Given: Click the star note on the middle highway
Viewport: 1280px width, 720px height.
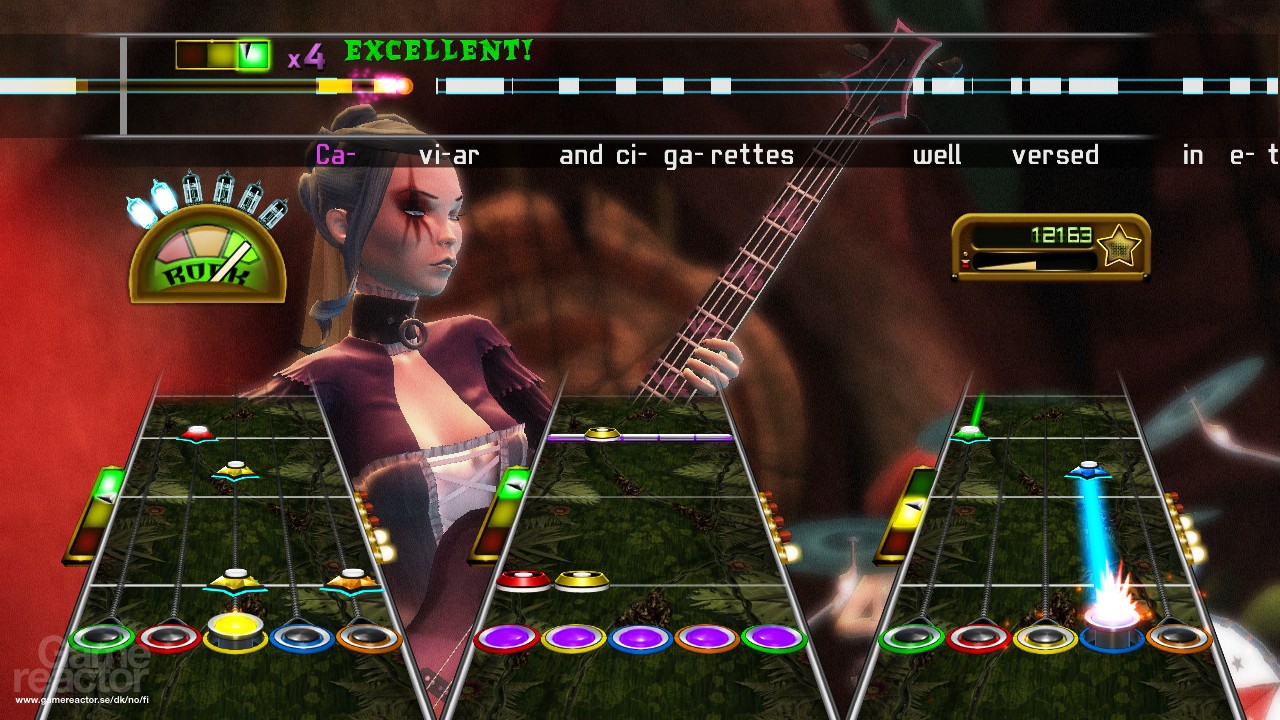Looking at the screenshot, I should coord(600,432).
